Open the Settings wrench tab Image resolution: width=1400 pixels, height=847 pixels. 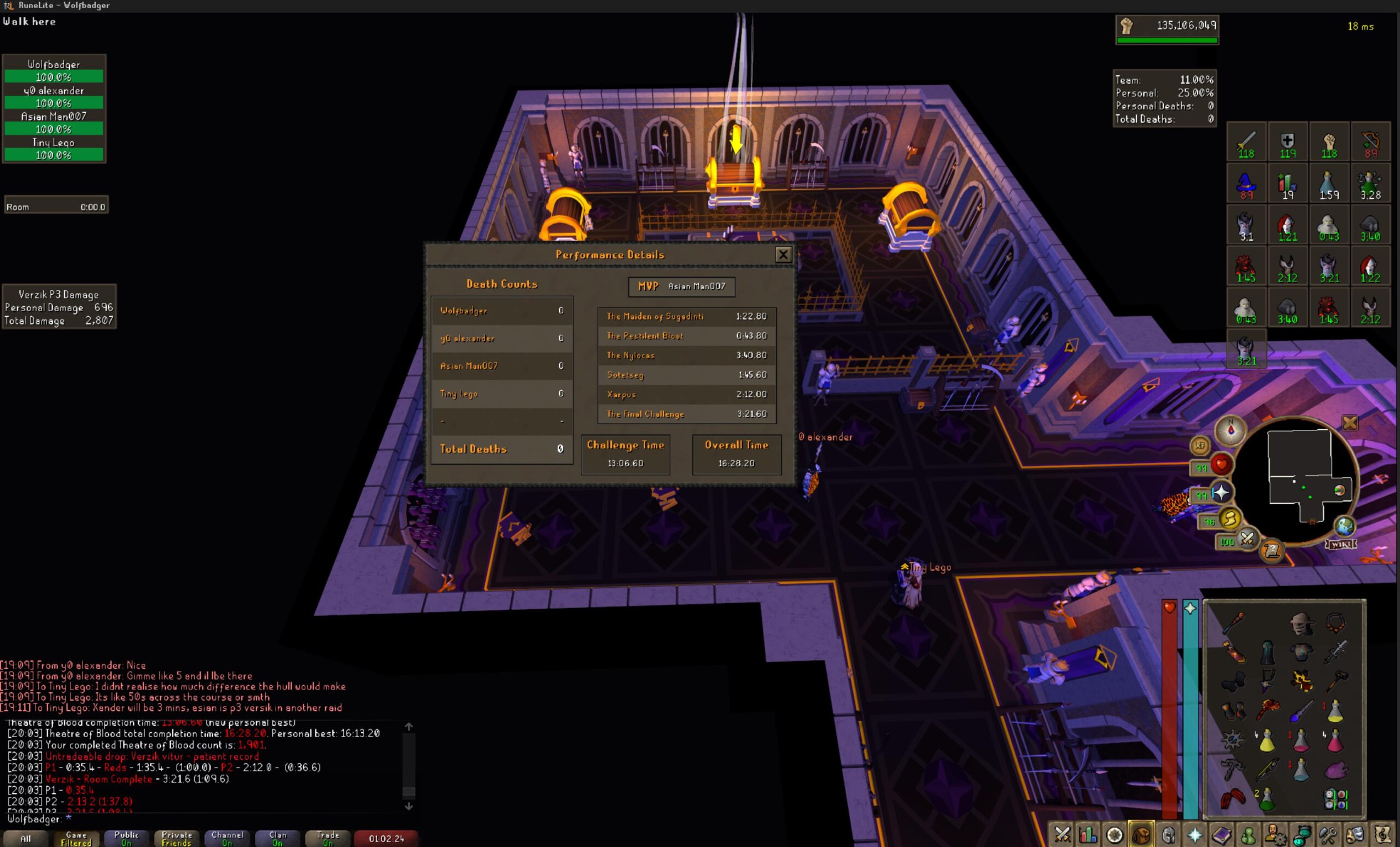1328,834
